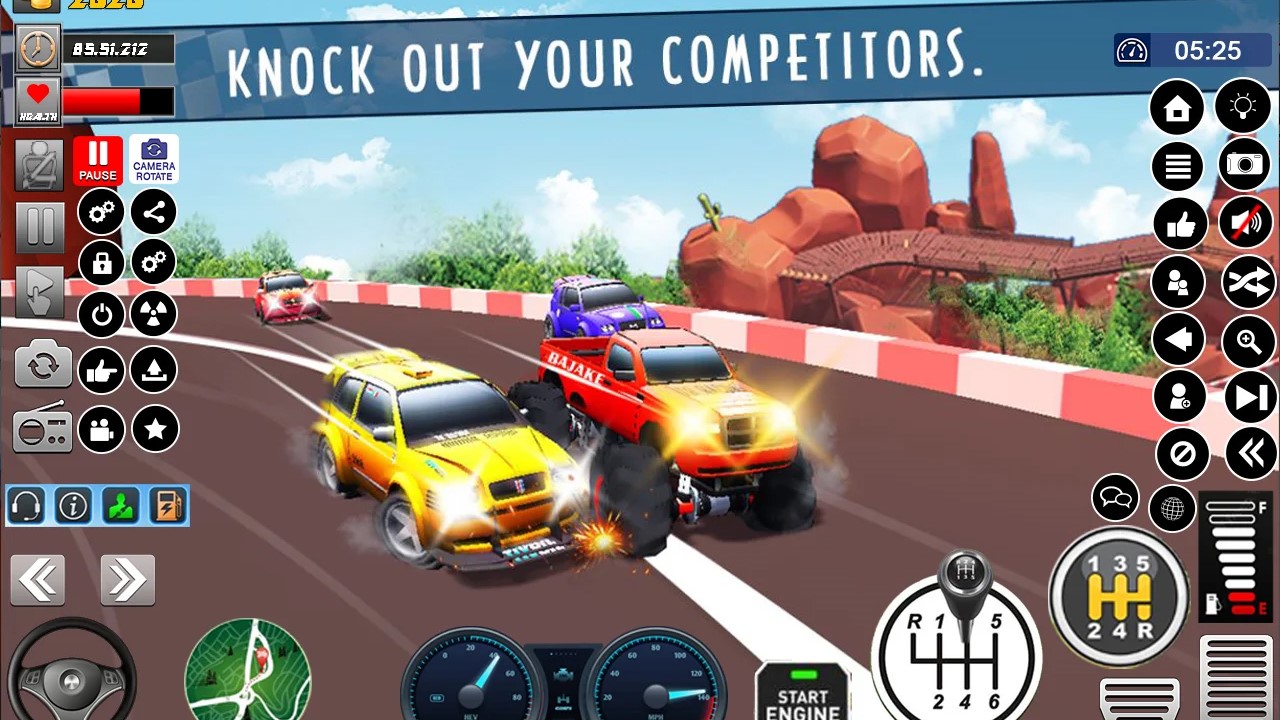
Task: Open the camera rotate control
Action: click(155, 158)
